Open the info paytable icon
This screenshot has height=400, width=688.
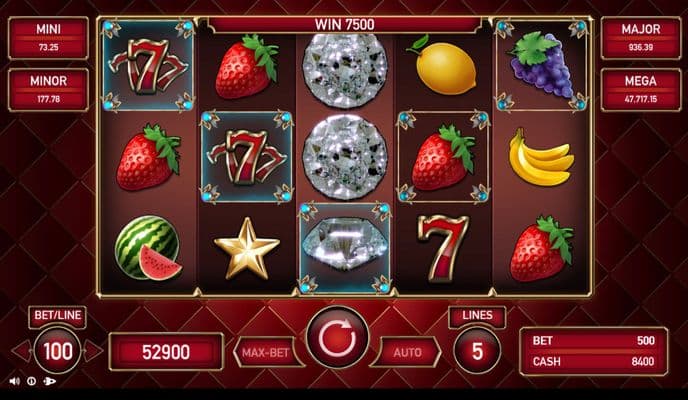32,381
